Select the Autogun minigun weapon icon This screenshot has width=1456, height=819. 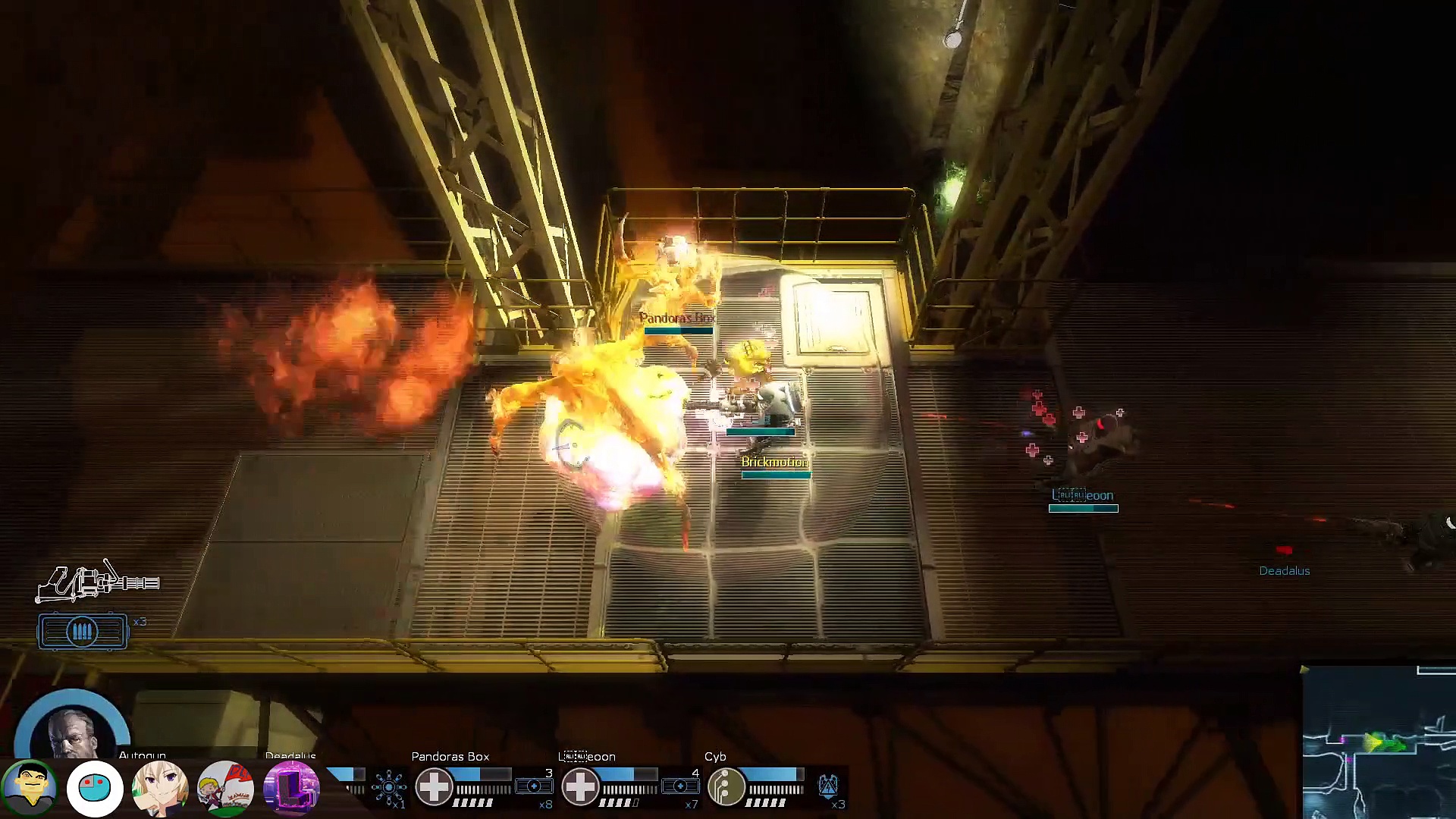(x=99, y=582)
